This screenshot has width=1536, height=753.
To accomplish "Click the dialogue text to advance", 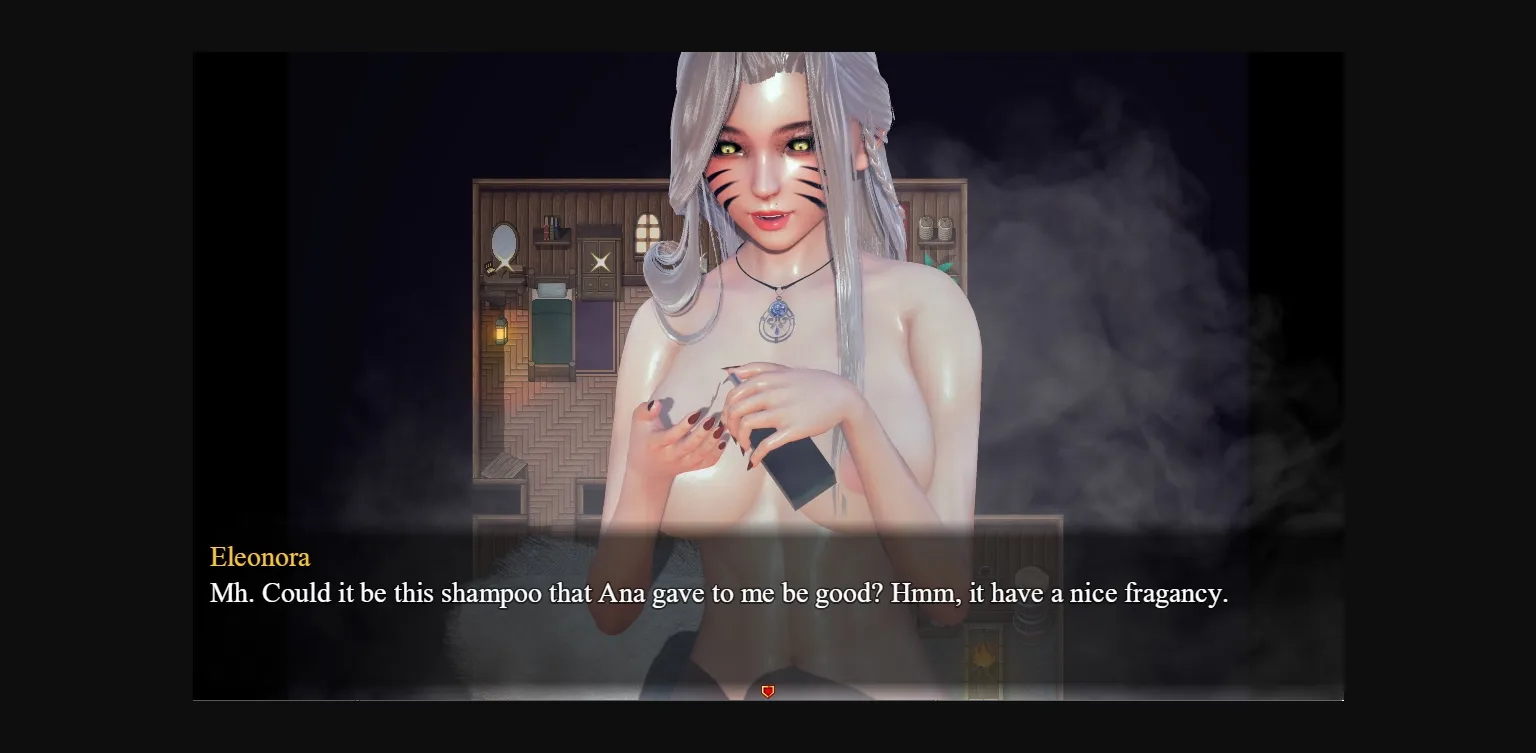I will click(x=719, y=592).
